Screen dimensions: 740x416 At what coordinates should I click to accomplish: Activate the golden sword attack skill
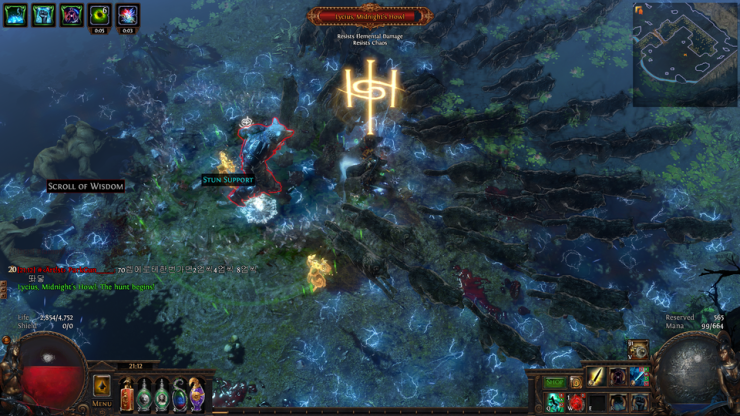(x=597, y=377)
